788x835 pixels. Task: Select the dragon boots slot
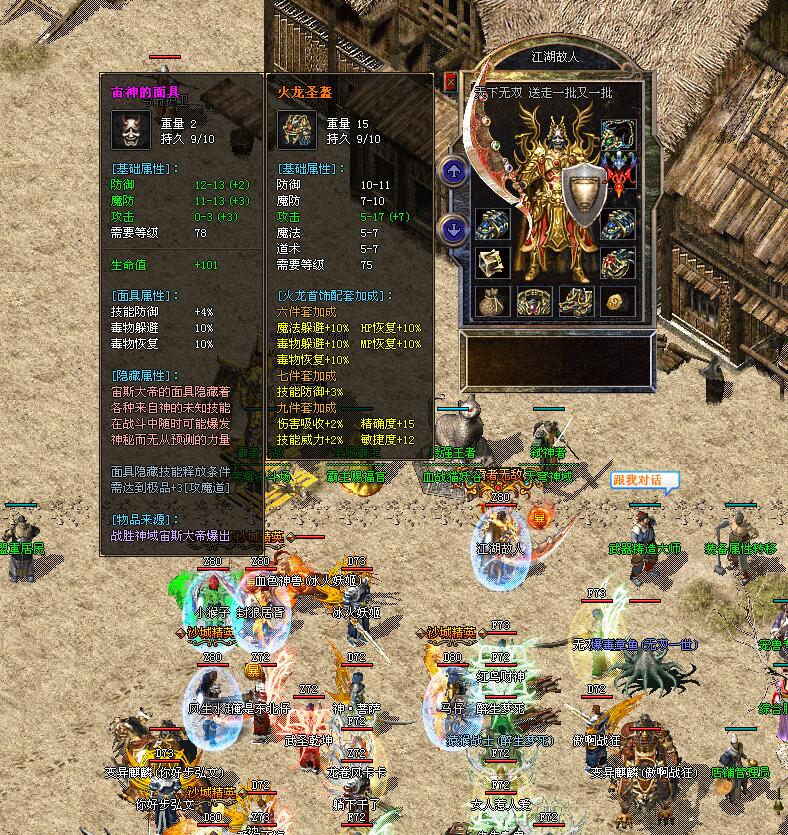[576, 299]
